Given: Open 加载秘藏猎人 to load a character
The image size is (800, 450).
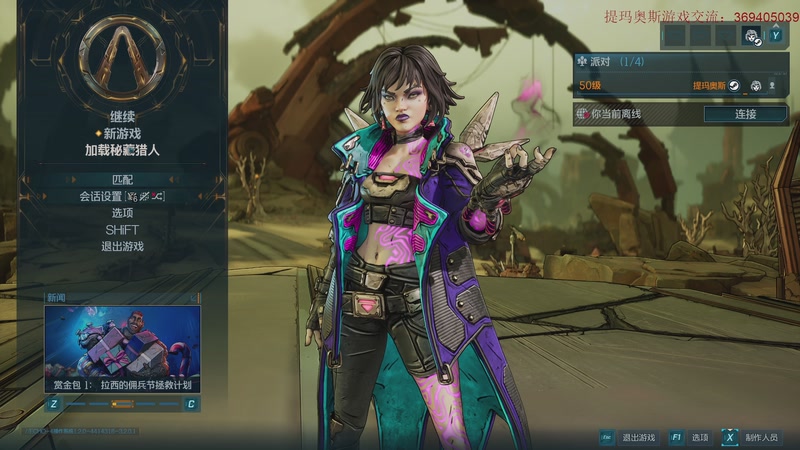Looking at the screenshot, I should coord(122,150).
